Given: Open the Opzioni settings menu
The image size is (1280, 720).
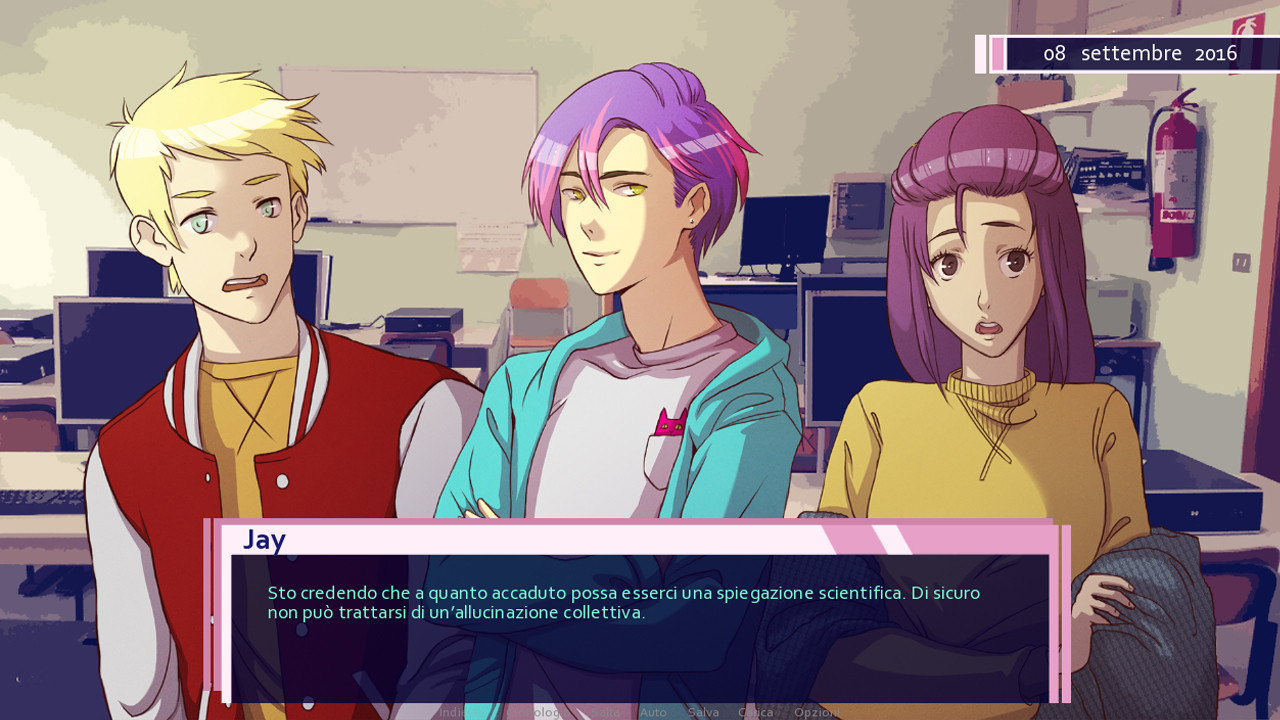Looking at the screenshot, I should 816,712.
